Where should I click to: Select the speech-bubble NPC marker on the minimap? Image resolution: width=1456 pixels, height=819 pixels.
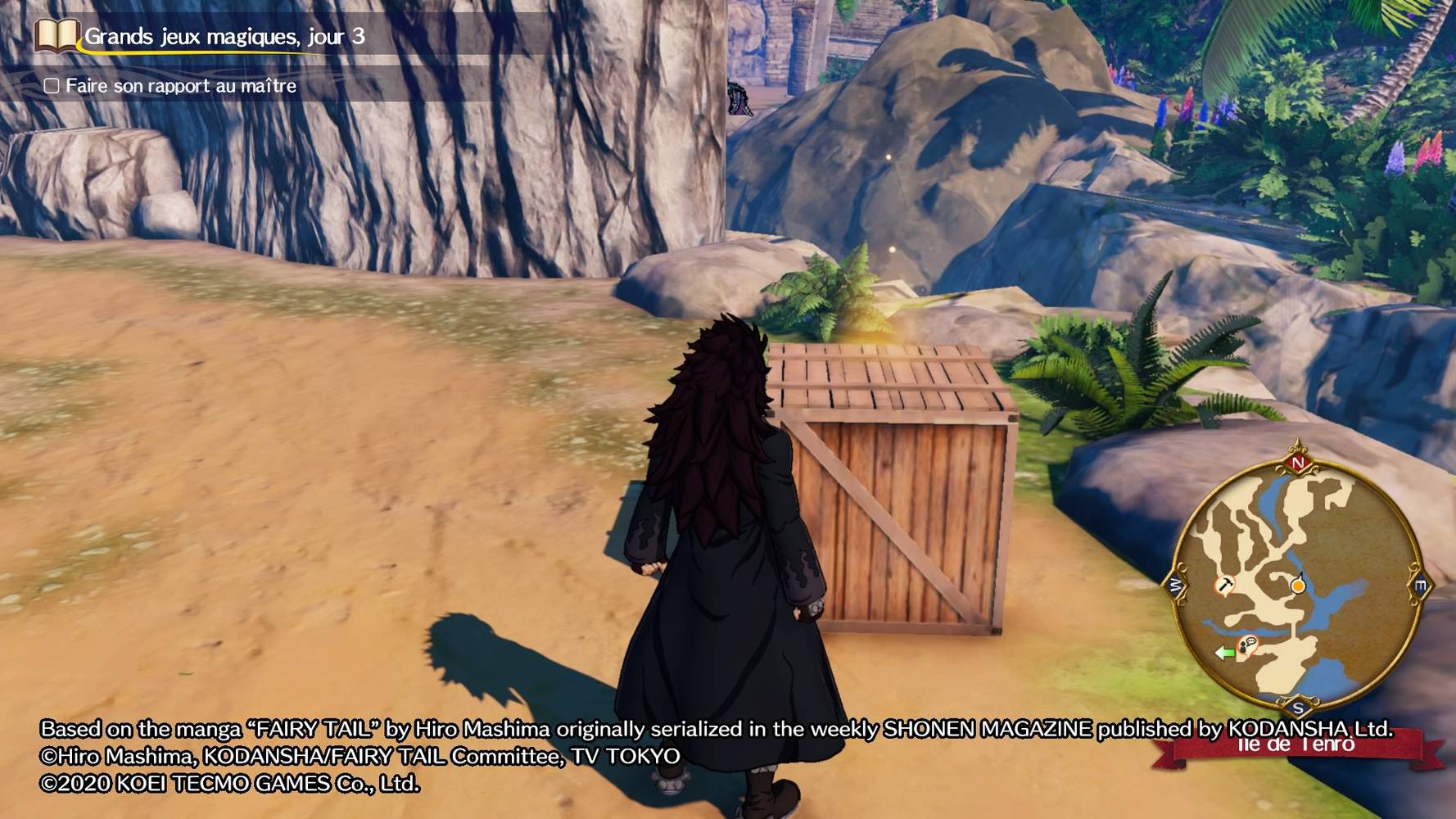pos(1248,645)
